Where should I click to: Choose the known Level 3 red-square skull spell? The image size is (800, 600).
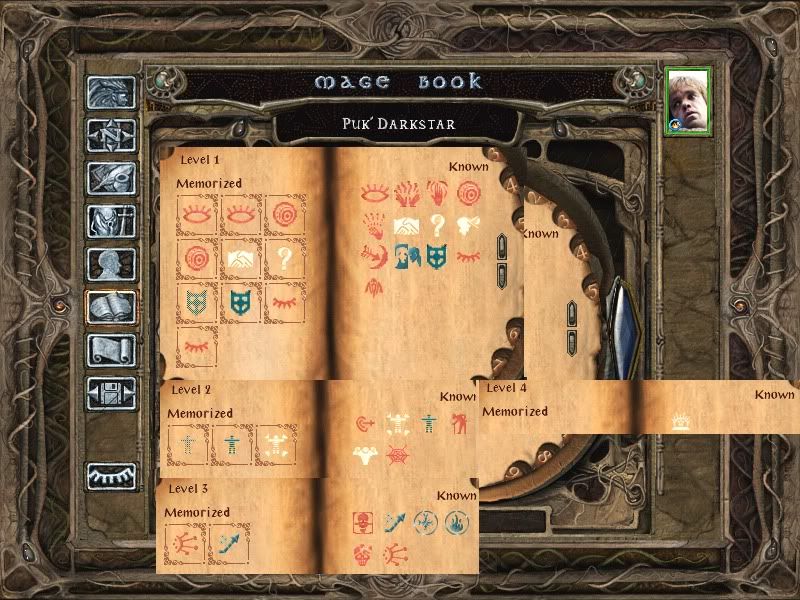[363, 521]
